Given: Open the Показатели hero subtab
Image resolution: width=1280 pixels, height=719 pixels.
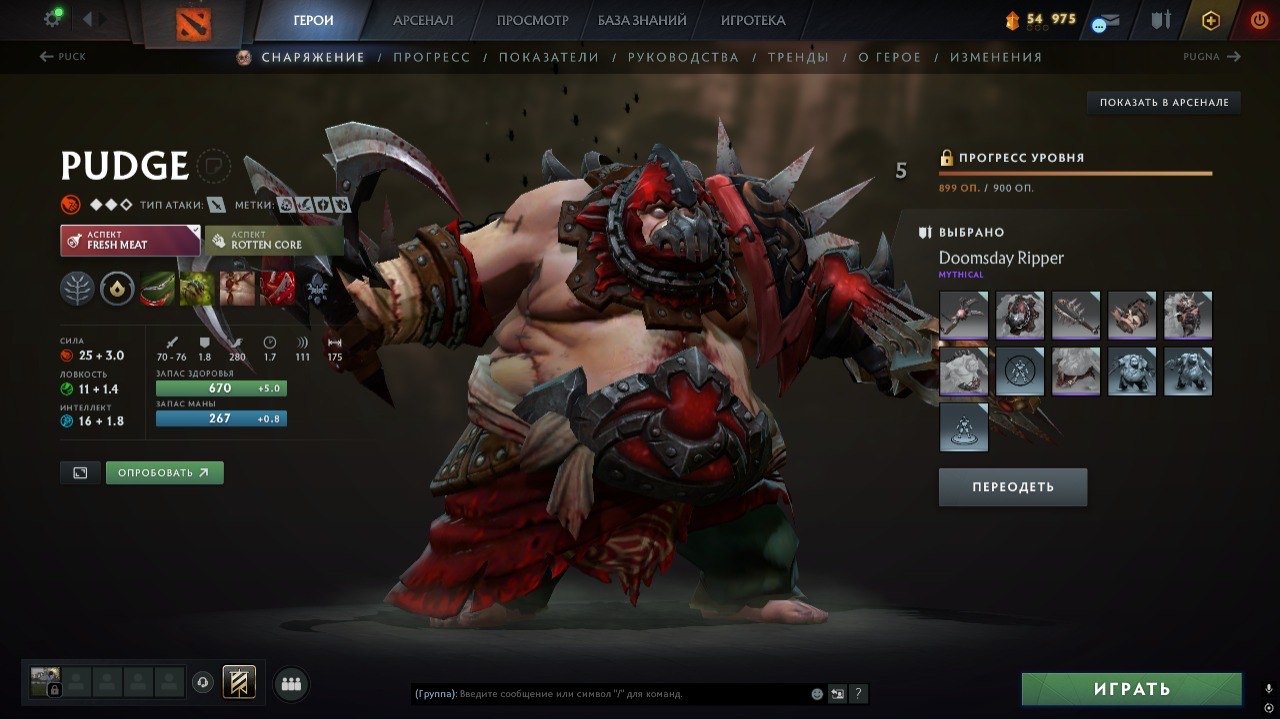Looking at the screenshot, I should click(x=549, y=57).
